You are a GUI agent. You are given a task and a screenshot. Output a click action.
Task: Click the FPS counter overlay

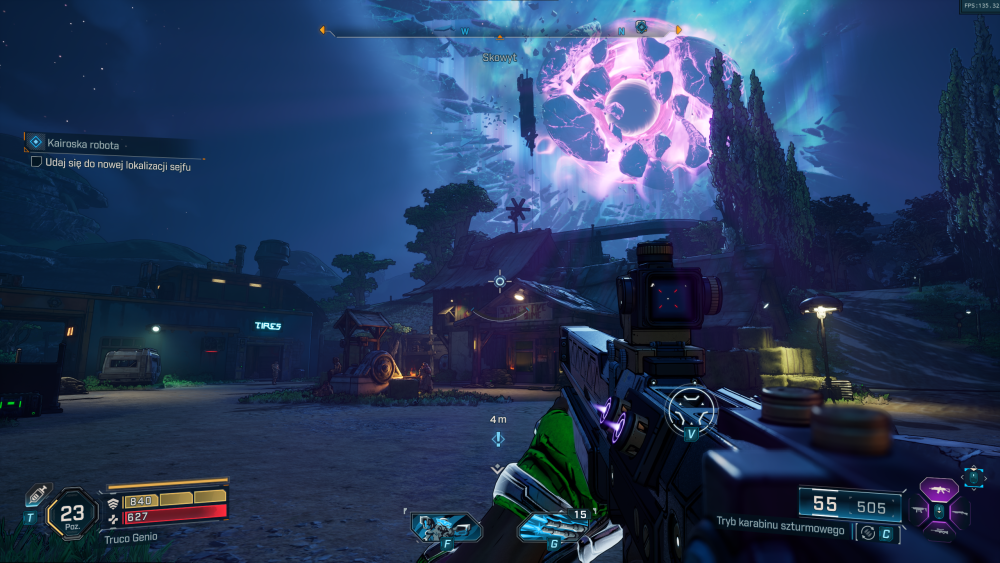(x=979, y=6)
